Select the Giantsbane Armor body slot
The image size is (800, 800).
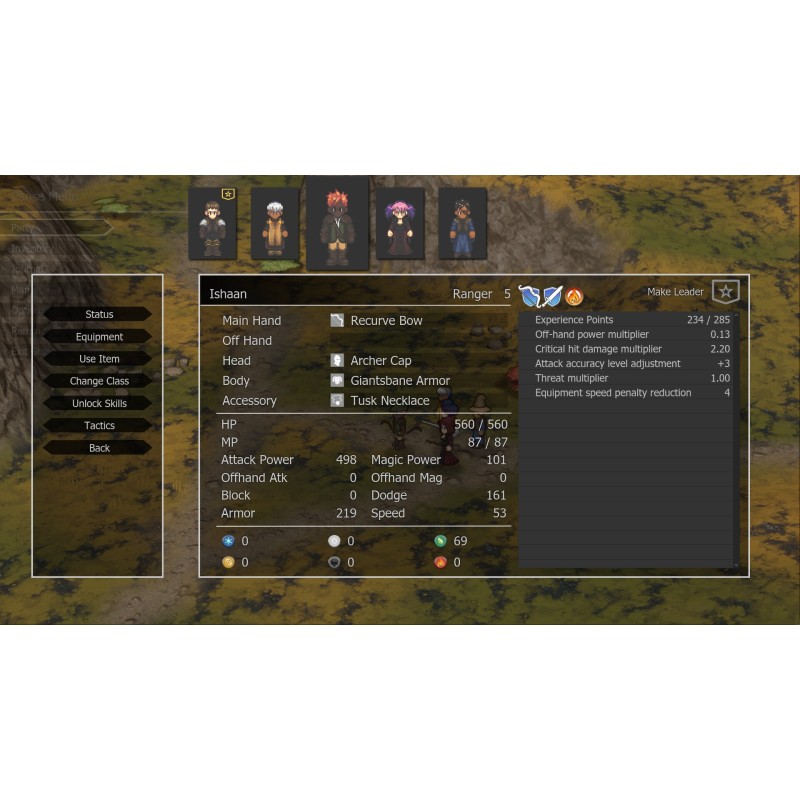399,381
